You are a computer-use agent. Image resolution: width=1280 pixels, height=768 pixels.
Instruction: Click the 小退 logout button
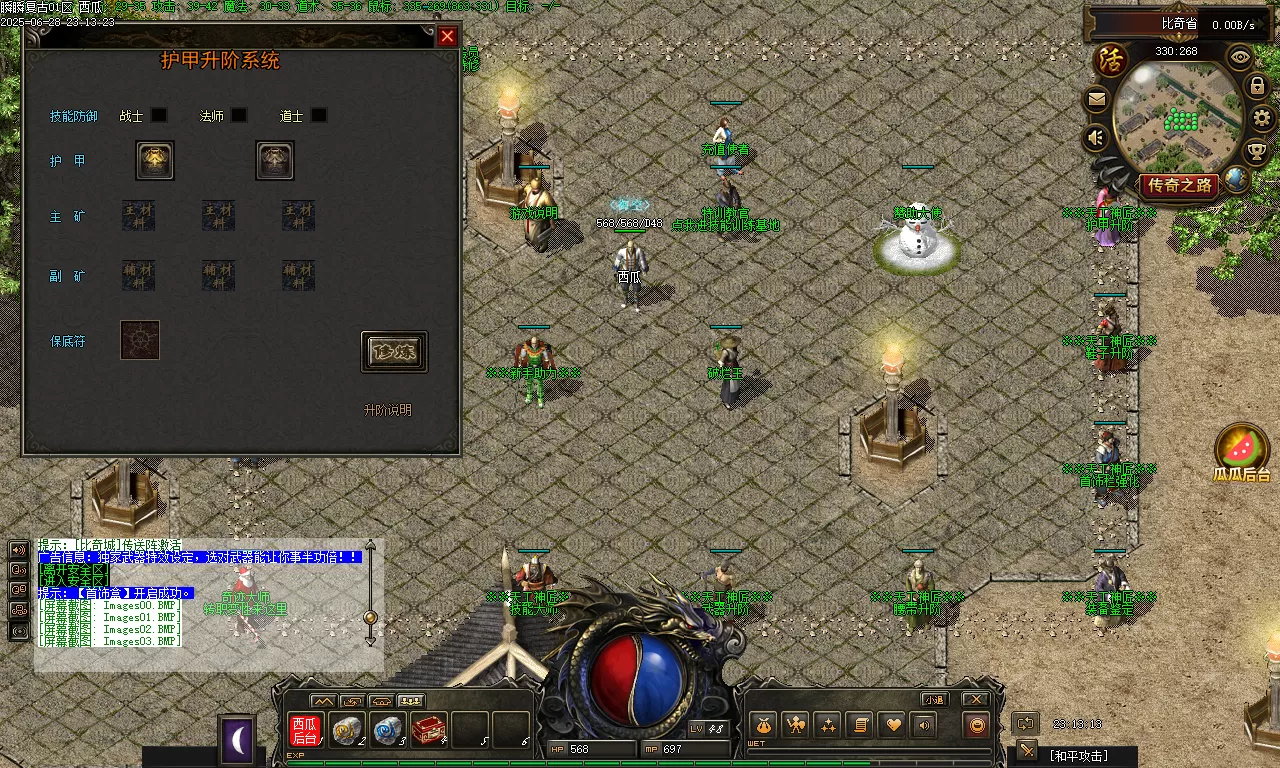935,699
